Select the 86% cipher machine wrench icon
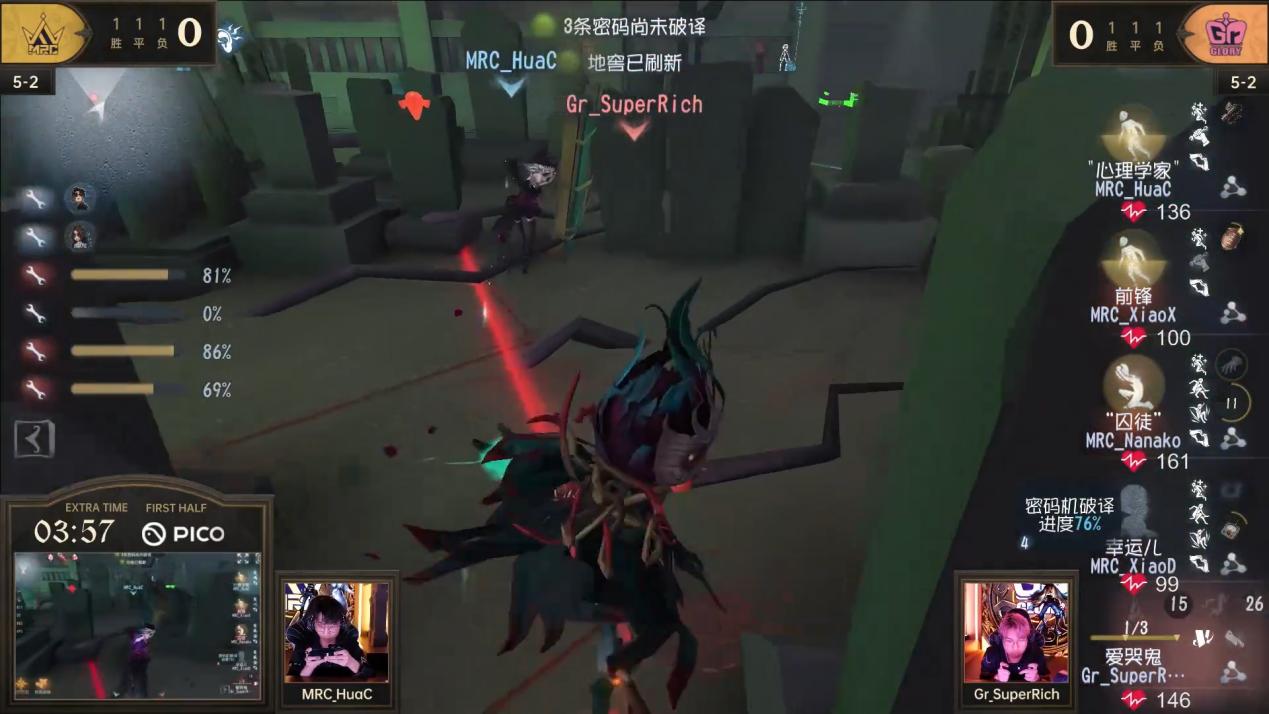Image resolution: width=1269 pixels, height=714 pixels. point(36,352)
